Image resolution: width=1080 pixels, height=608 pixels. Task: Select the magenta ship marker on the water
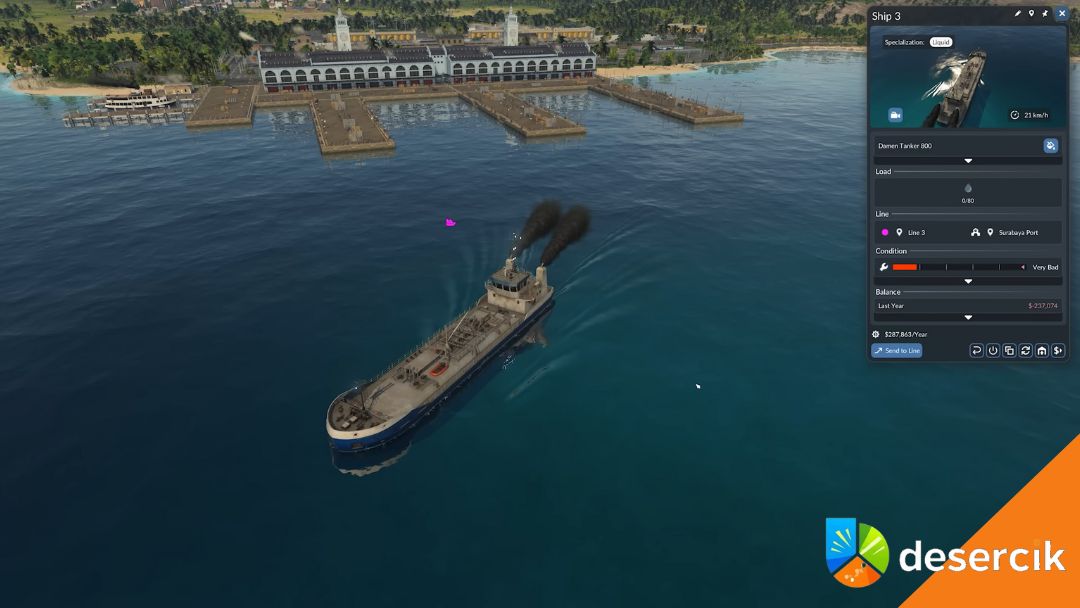451,222
